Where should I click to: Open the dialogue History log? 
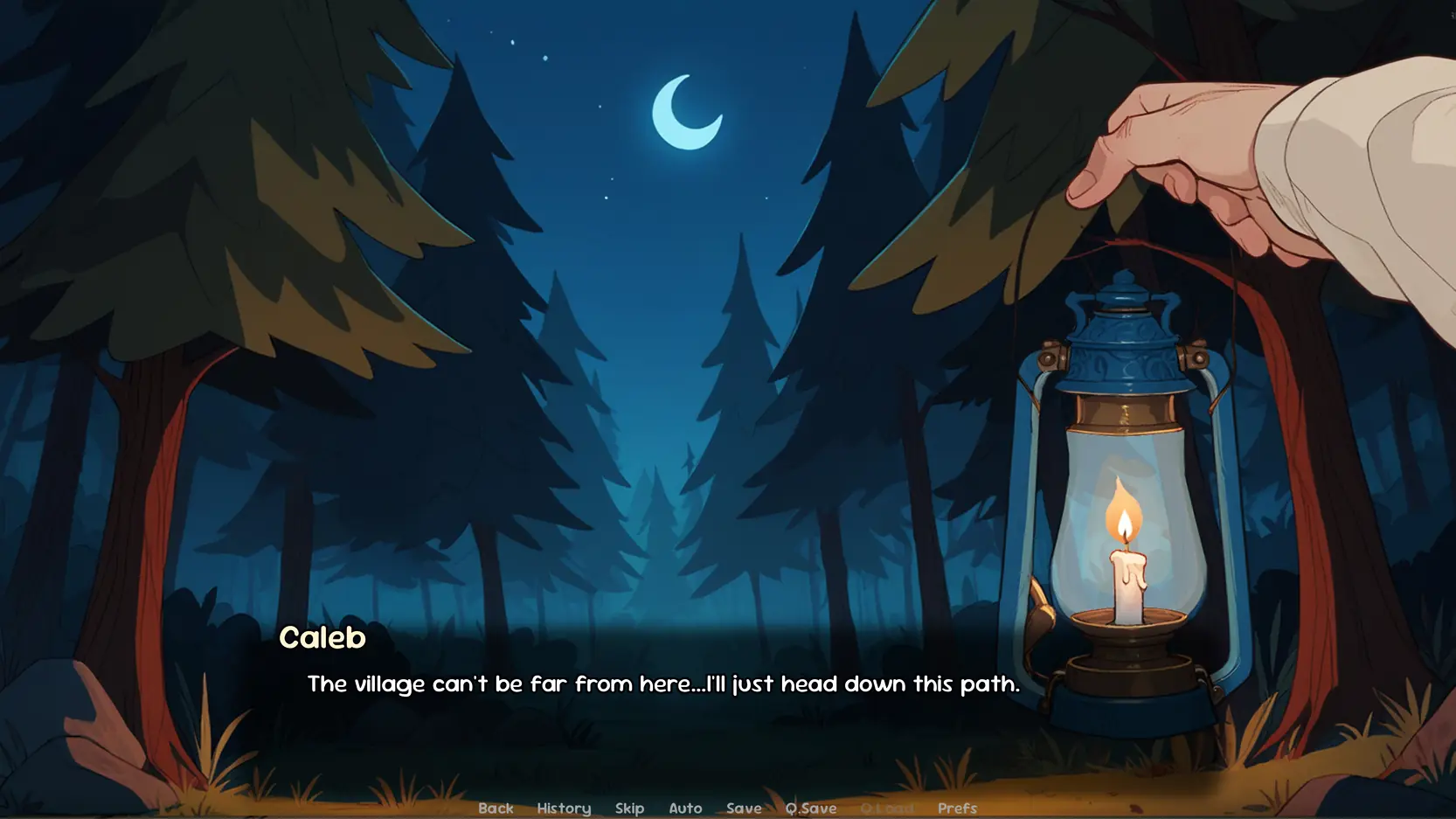pos(564,809)
